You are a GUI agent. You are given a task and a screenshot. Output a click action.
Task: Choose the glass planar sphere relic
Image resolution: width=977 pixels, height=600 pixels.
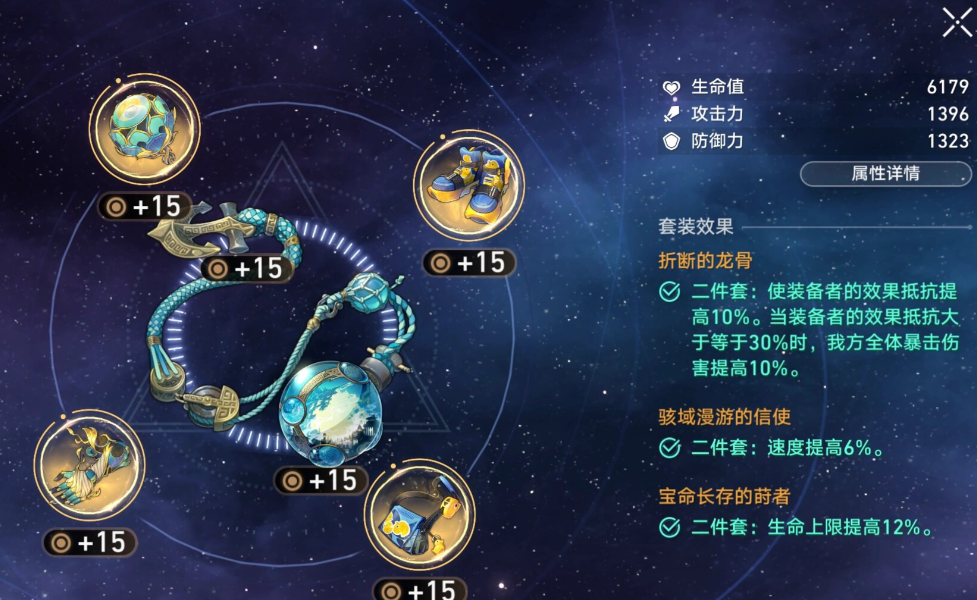328,411
